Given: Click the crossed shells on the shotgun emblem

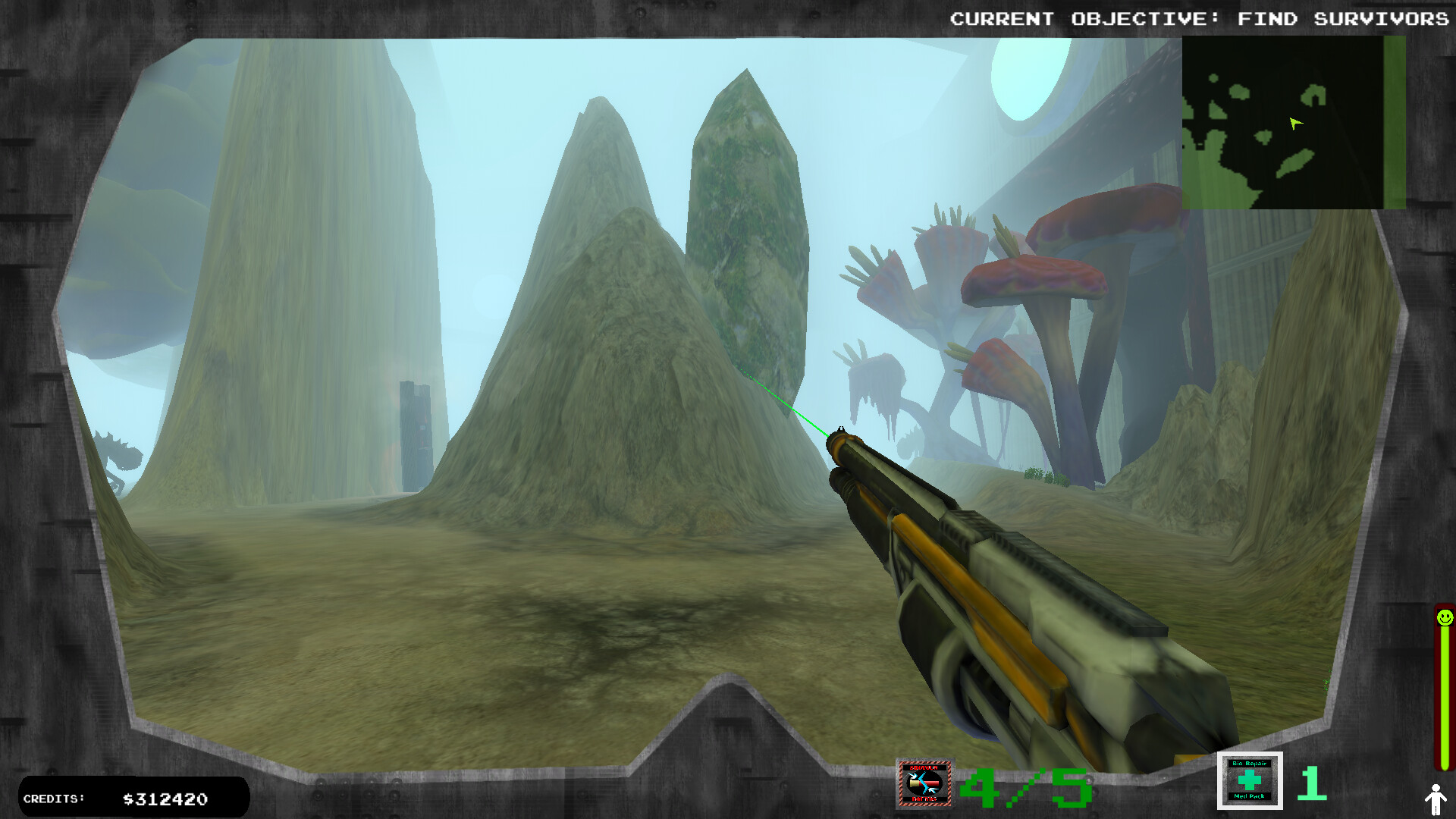Looking at the screenshot, I should click(x=925, y=783).
